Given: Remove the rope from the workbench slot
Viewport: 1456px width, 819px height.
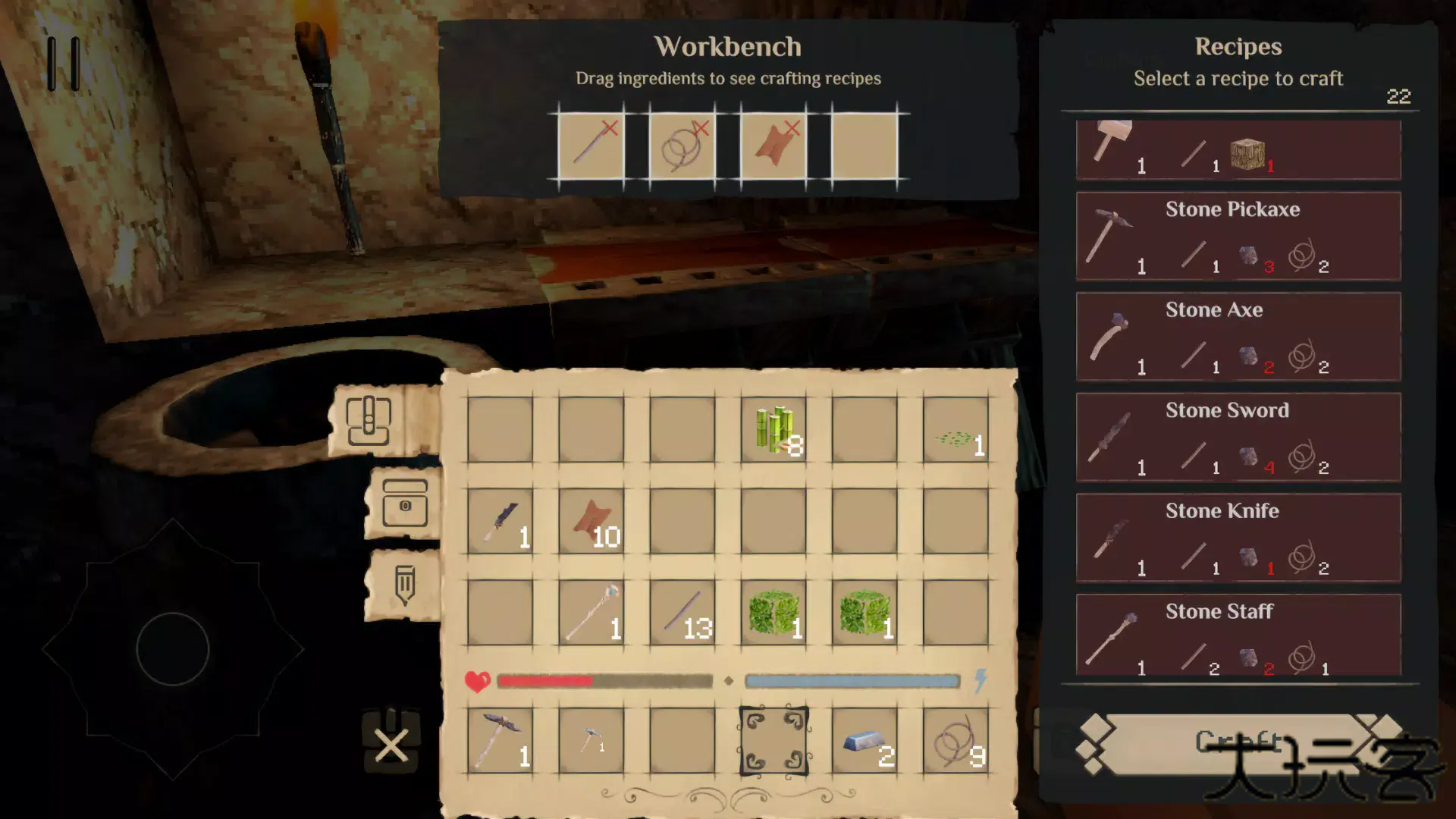Looking at the screenshot, I should (x=699, y=129).
